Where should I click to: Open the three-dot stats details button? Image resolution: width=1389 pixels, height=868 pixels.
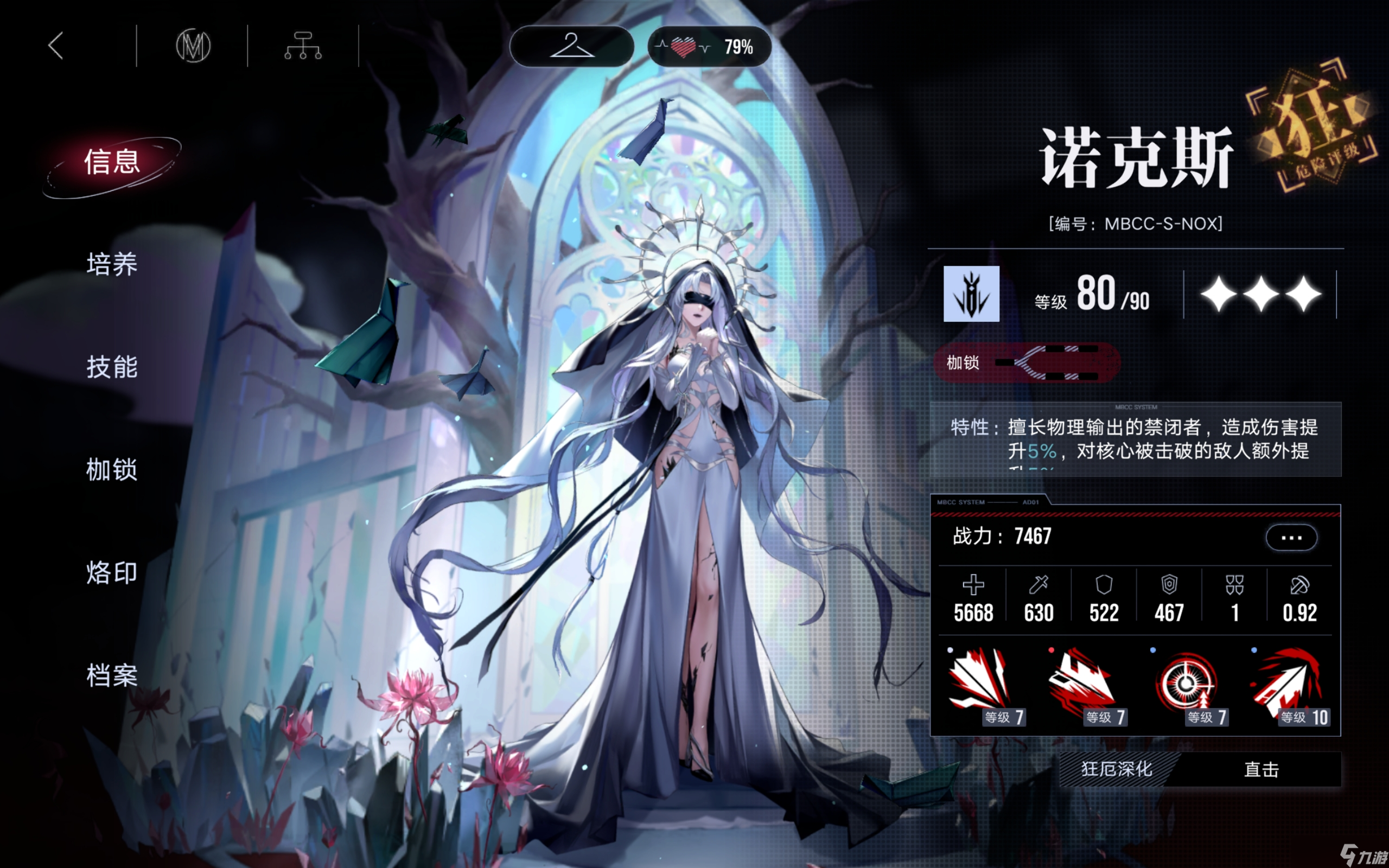pos(1291,538)
